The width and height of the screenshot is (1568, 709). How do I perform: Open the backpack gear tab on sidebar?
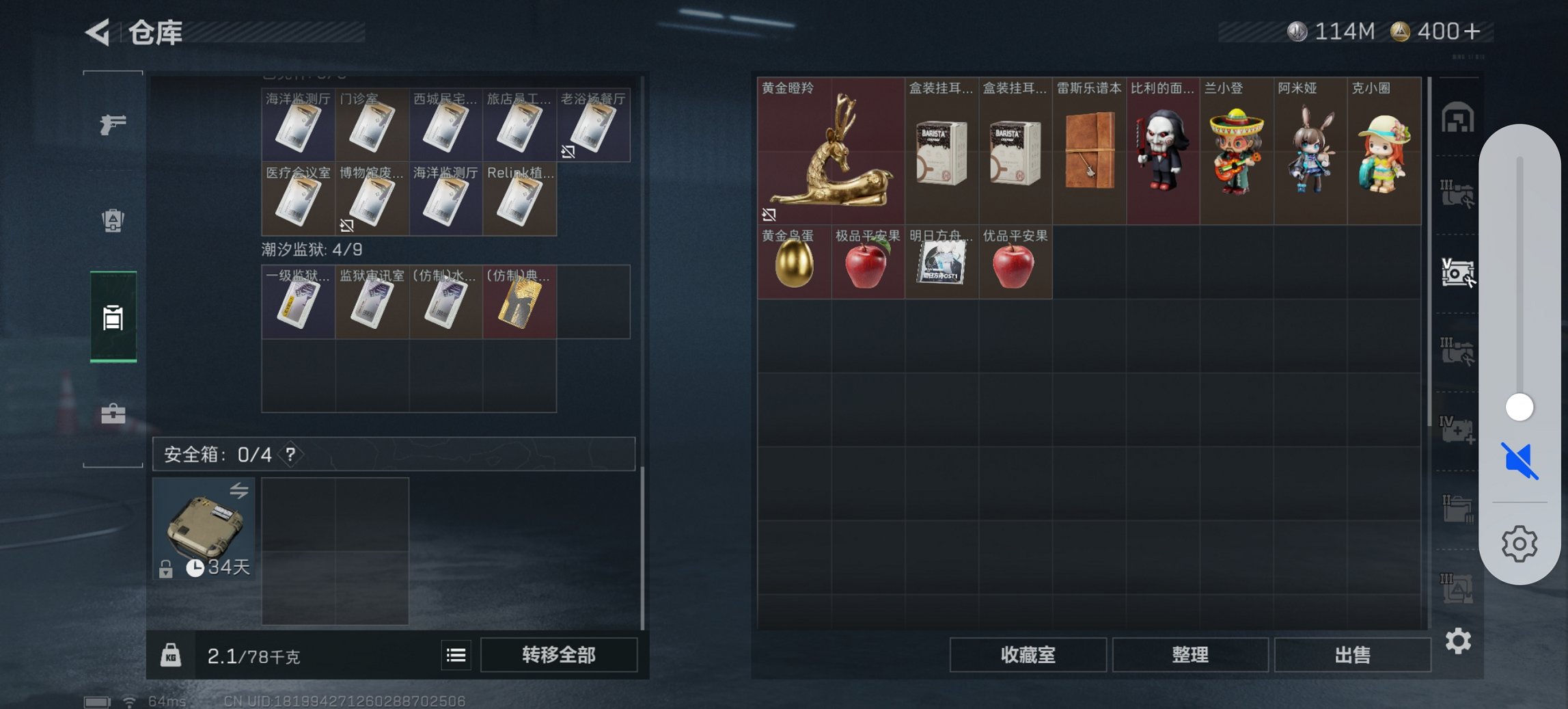(x=113, y=221)
